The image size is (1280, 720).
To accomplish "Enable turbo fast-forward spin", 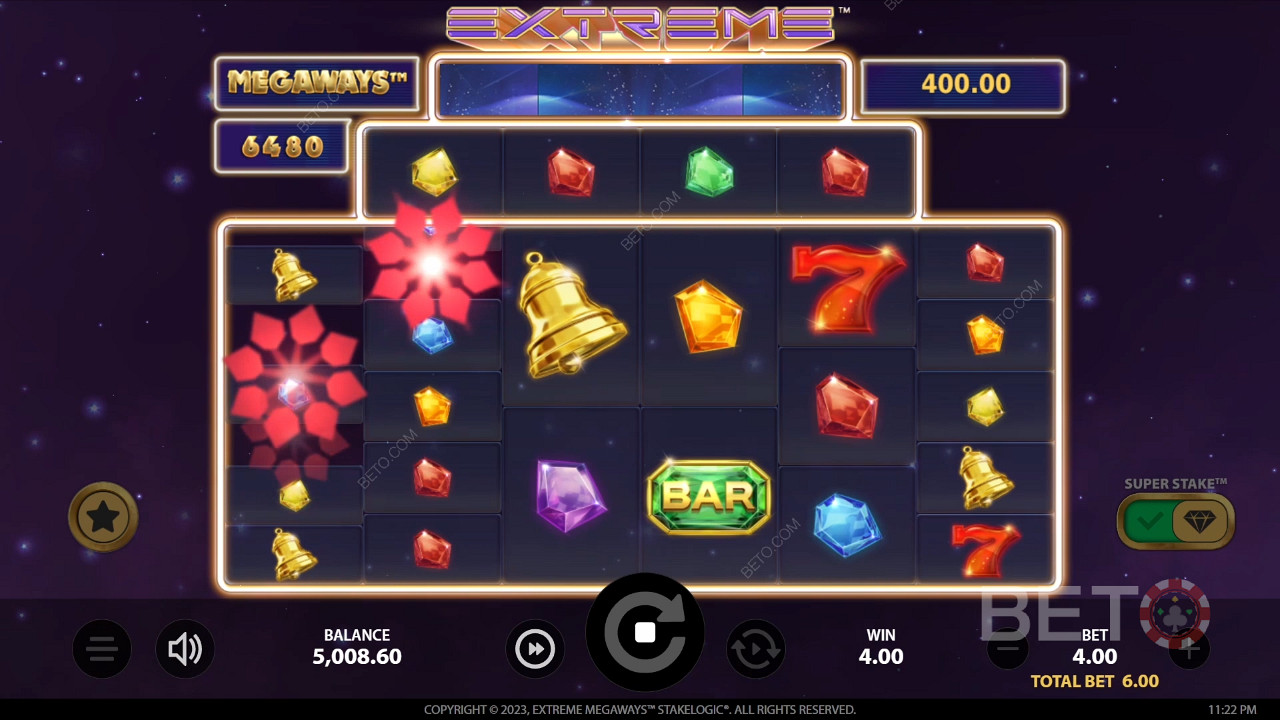I will [x=535, y=650].
